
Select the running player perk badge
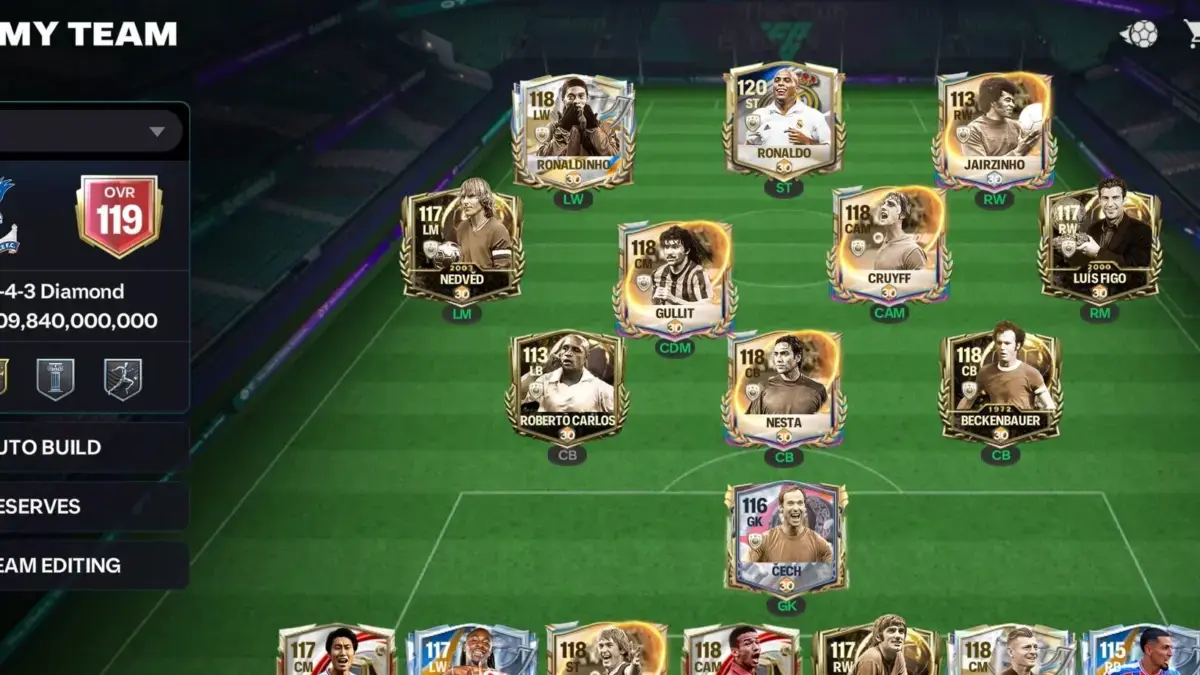(122, 380)
